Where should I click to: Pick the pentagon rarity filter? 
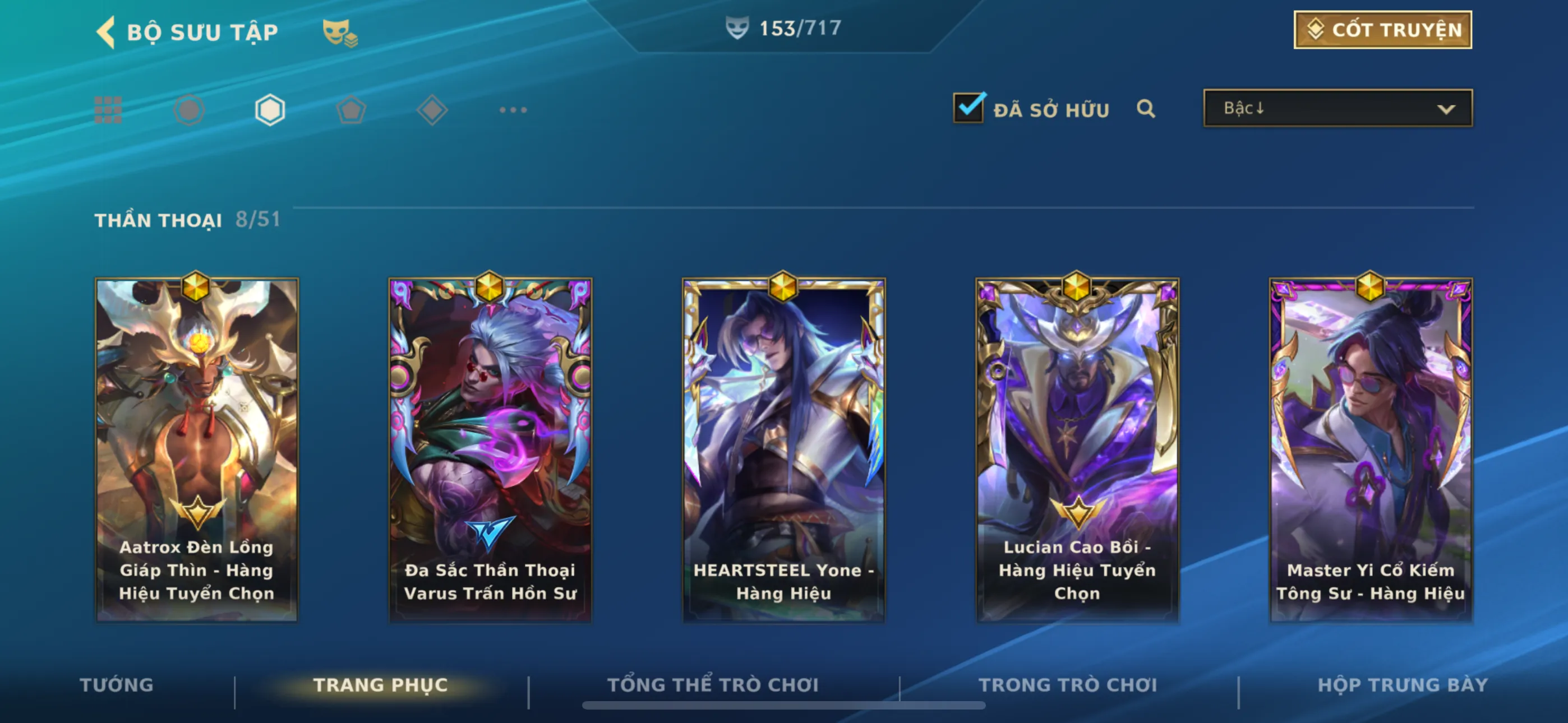coord(351,110)
